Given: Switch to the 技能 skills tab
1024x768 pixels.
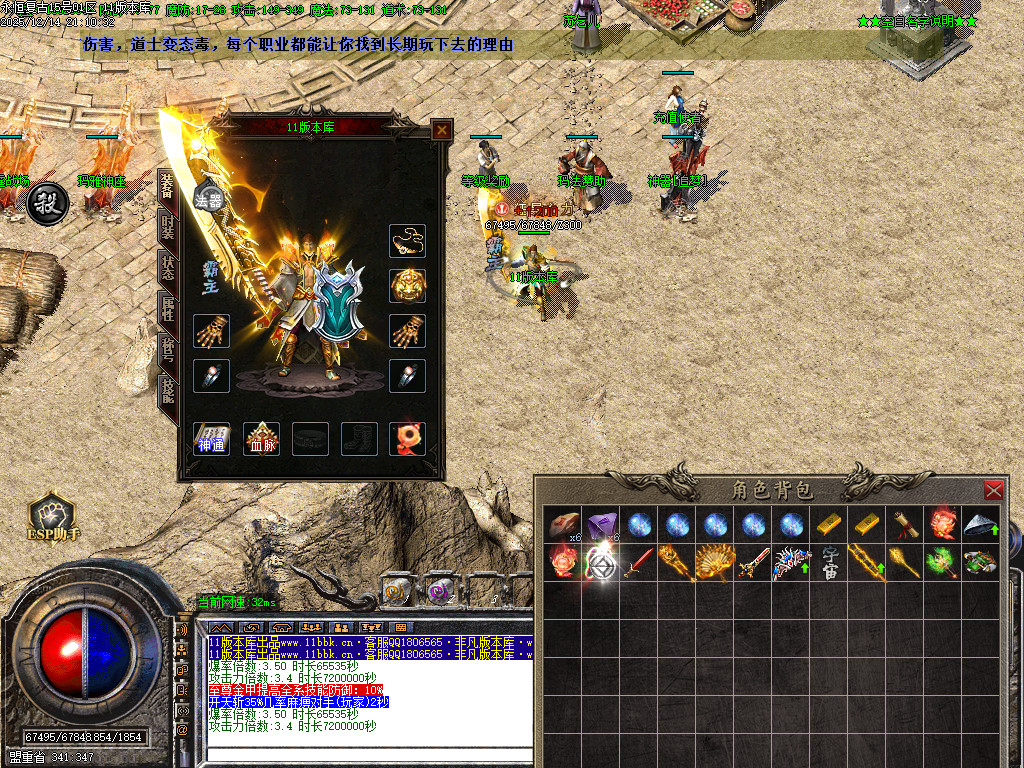Looking at the screenshot, I should point(167,392).
